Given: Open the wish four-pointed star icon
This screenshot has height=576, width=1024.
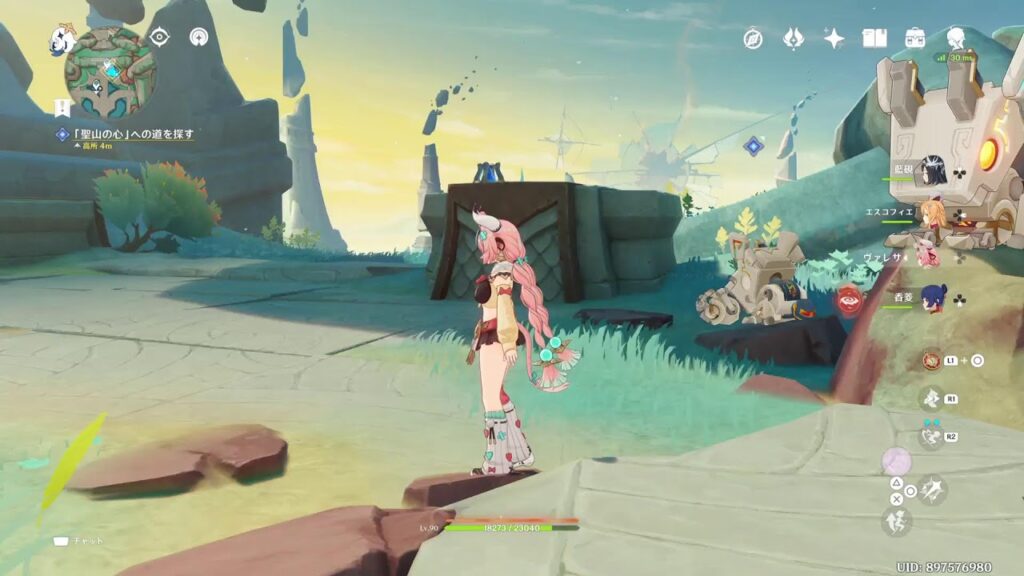Looking at the screenshot, I should coord(833,38).
